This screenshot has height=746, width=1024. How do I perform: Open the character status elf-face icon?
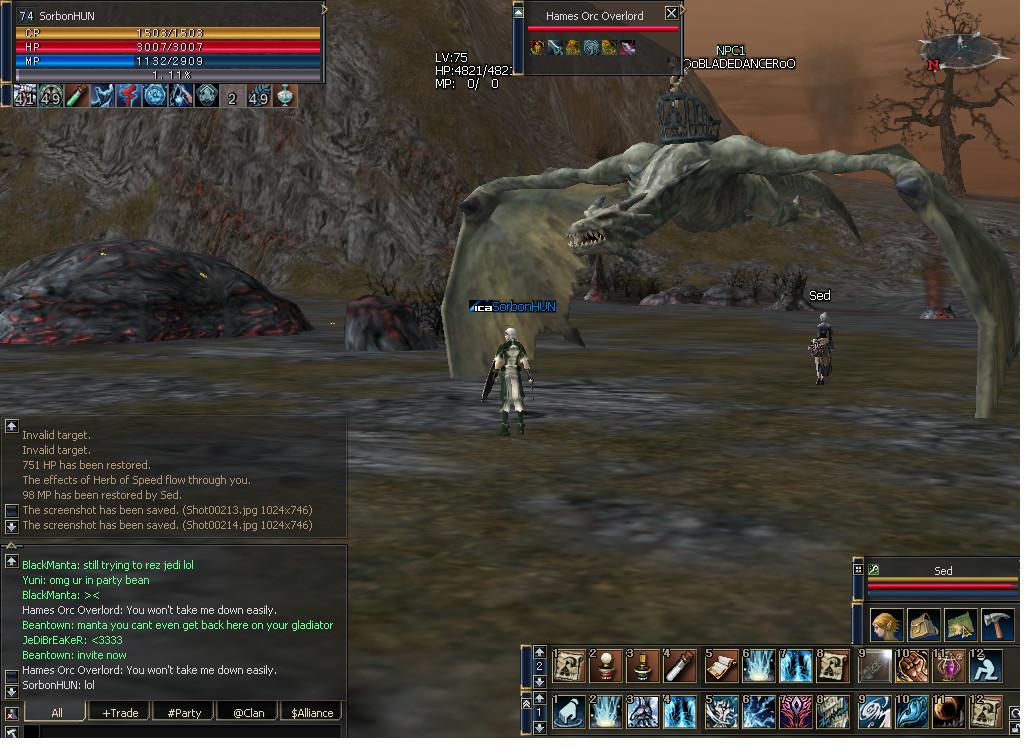point(886,624)
